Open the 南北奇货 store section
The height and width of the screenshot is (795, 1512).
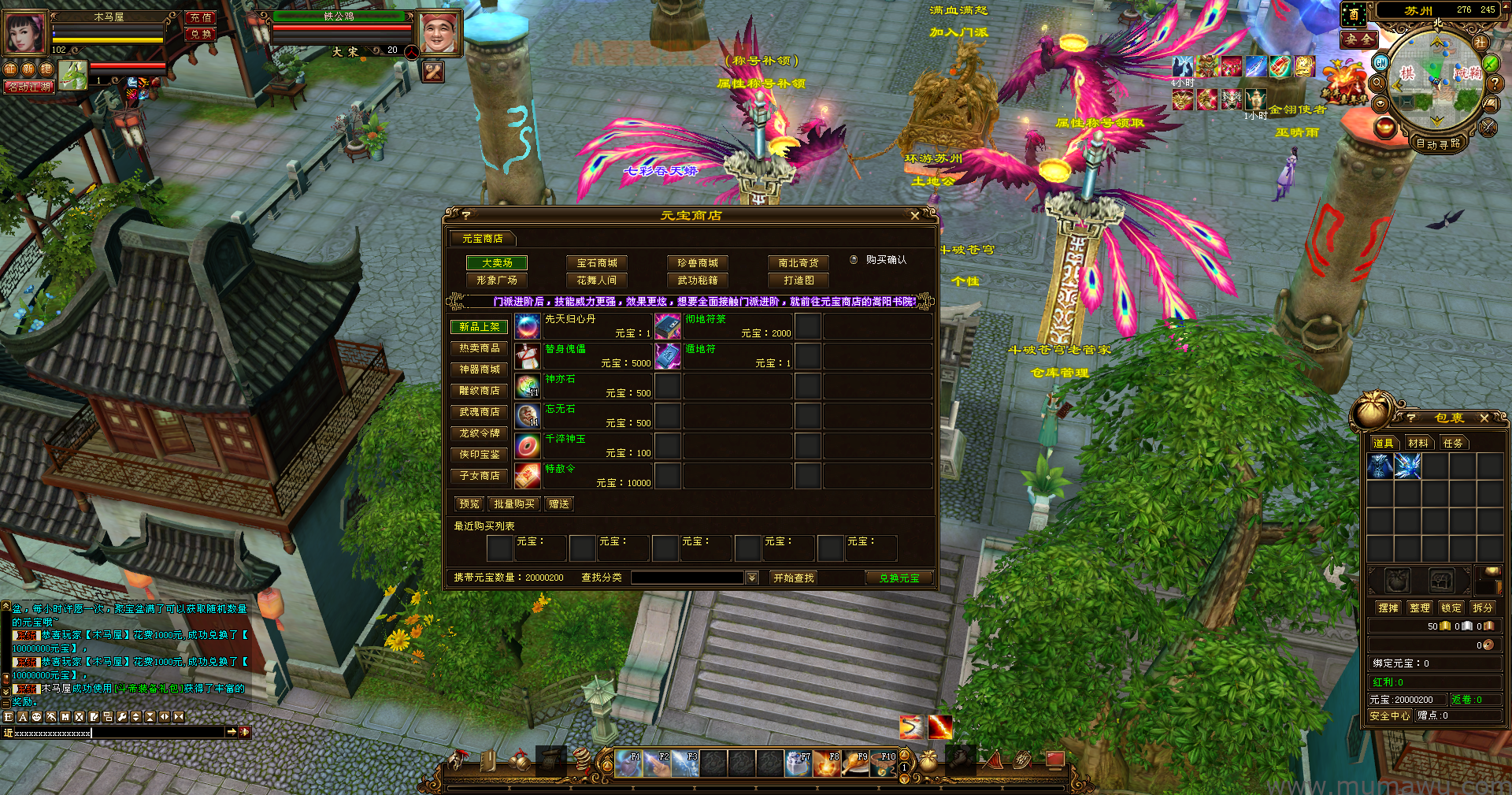coord(799,263)
